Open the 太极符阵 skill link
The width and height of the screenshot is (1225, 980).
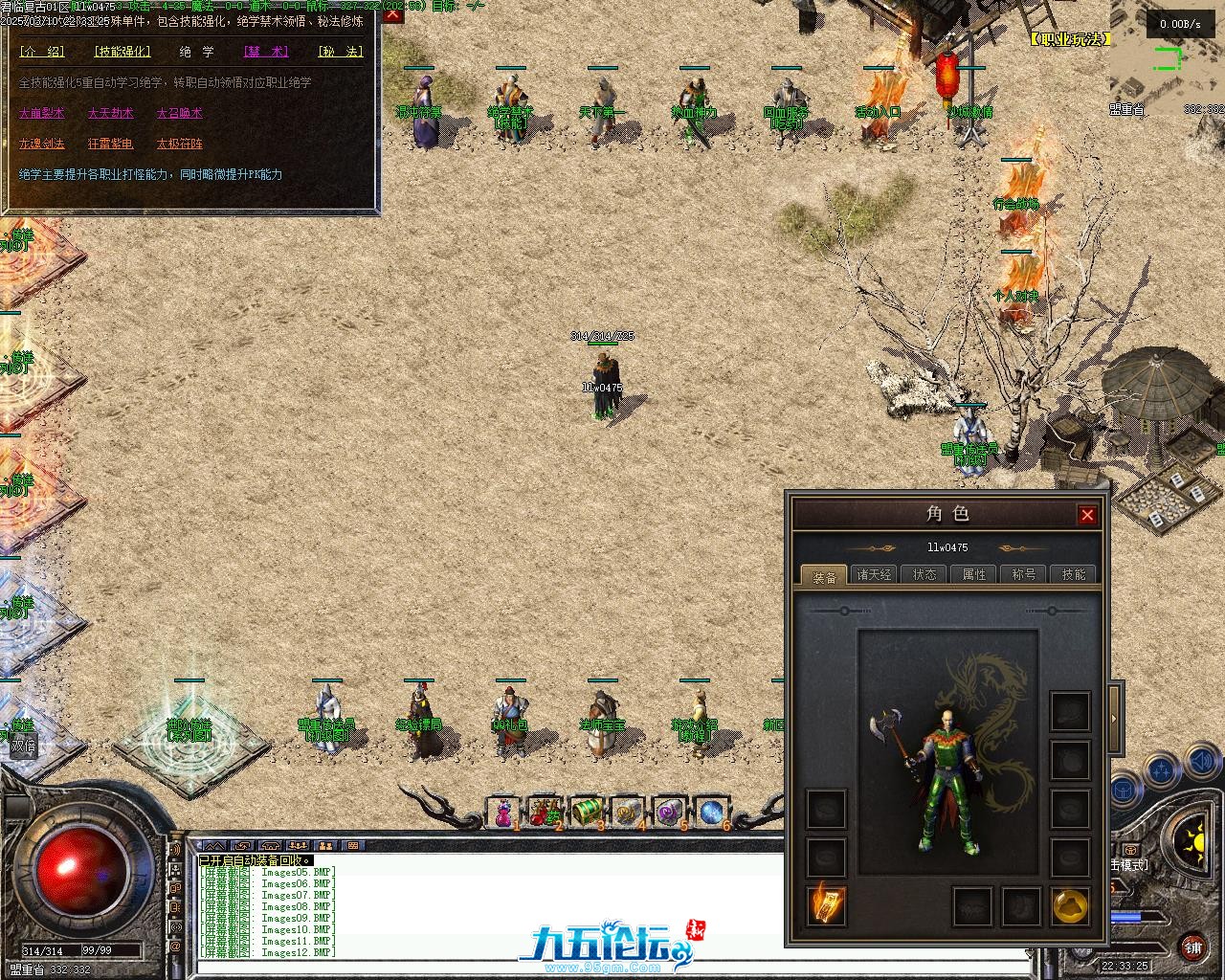180,144
